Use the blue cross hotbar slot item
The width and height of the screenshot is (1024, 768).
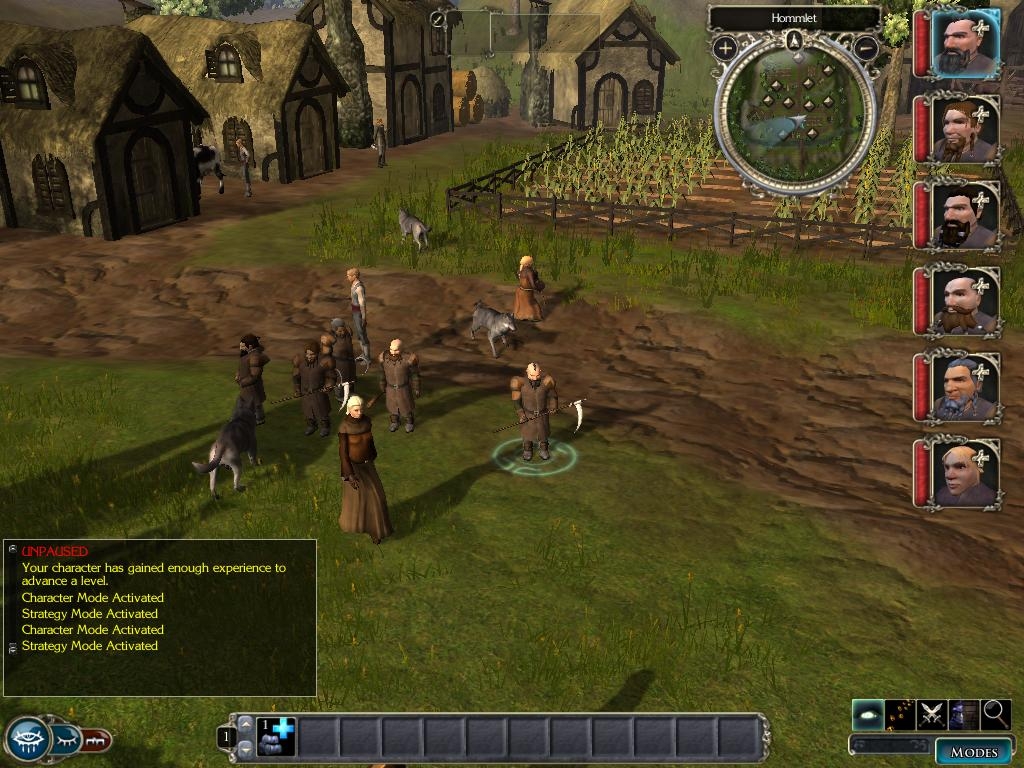[276, 736]
